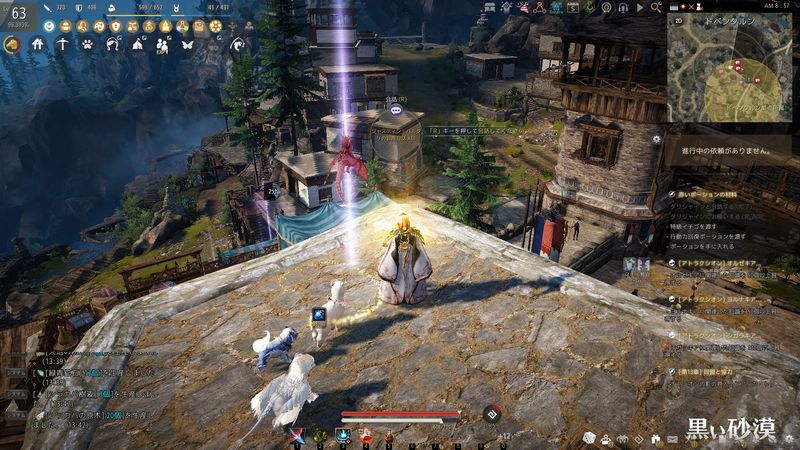The height and width of the screenshot is (450, 800).
Task: Use the red potion in the hotbar
Action: (x=364, y=436)
